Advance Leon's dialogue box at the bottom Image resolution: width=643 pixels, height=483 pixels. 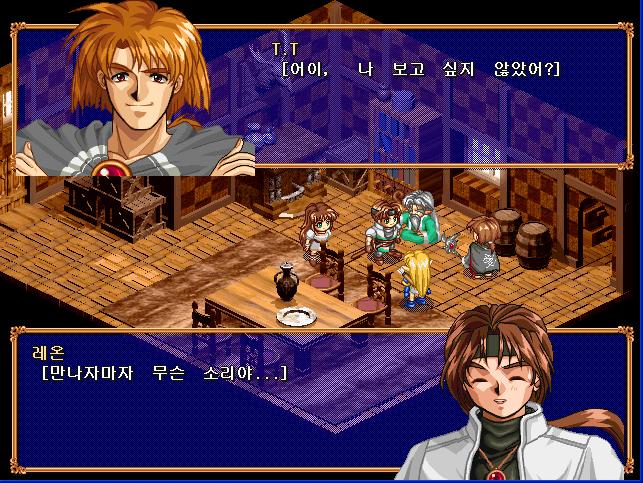point(230,400)
